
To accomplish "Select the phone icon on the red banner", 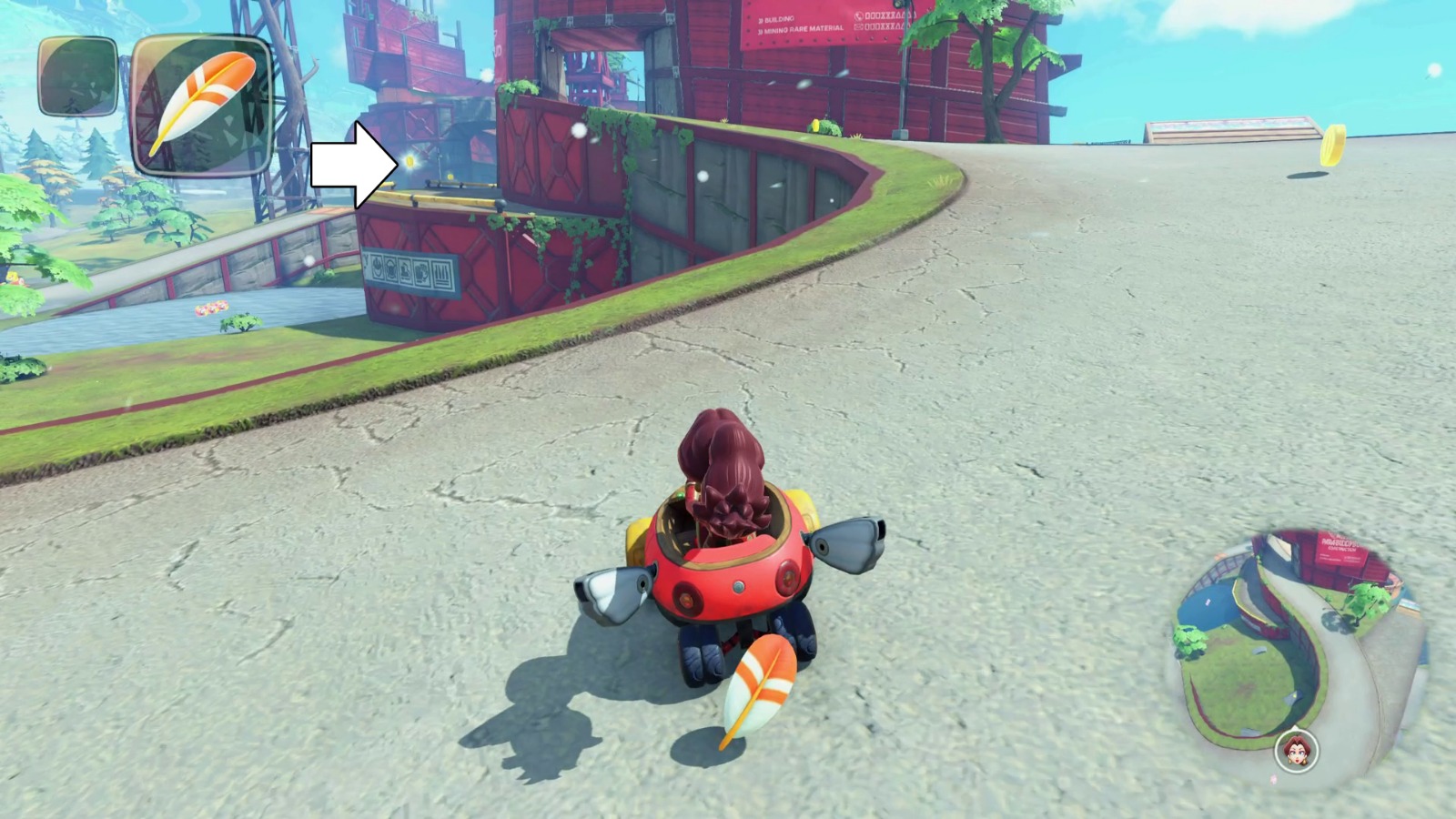I will point(859,15).
